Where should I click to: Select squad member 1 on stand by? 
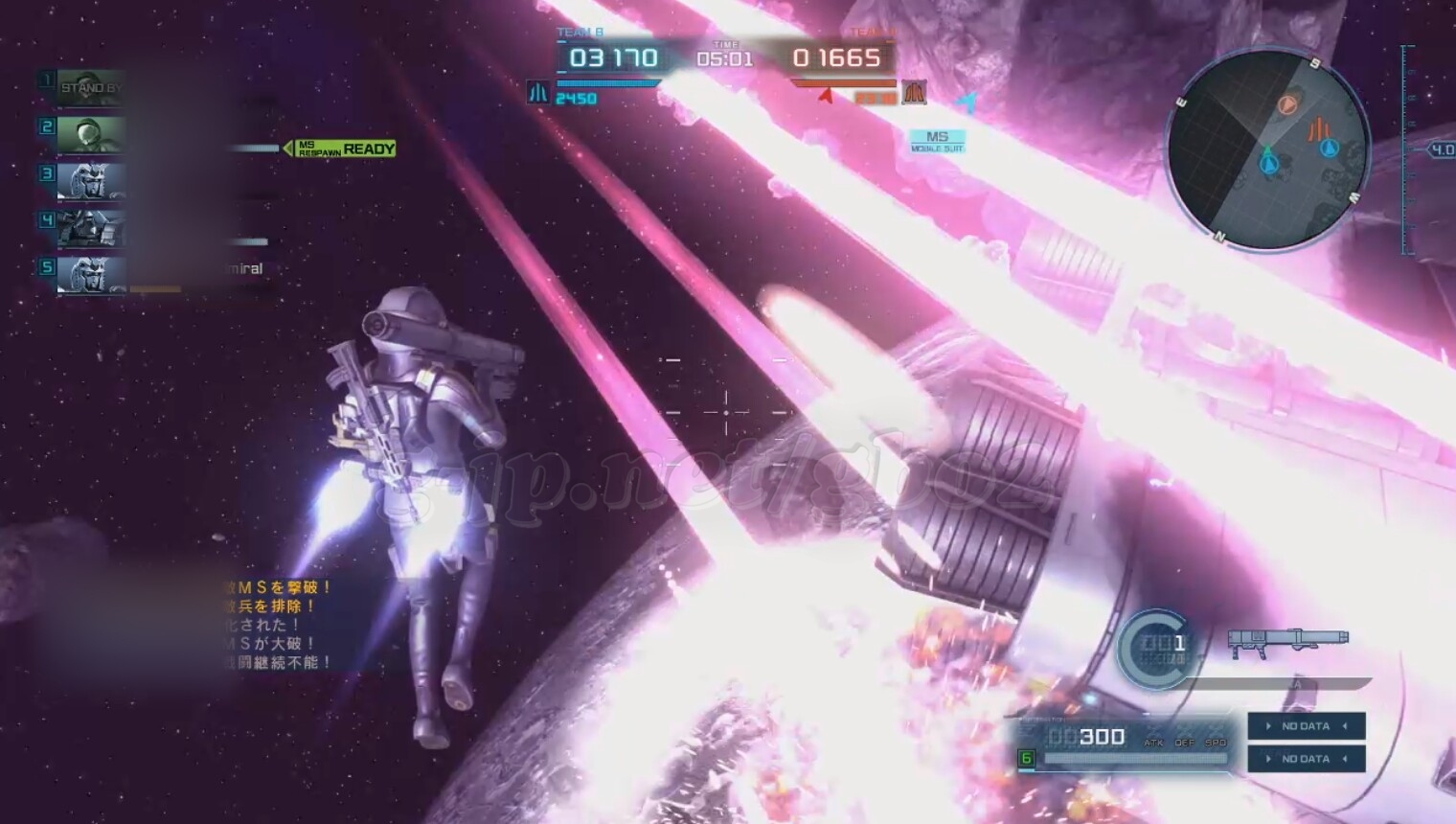point(90,87)
